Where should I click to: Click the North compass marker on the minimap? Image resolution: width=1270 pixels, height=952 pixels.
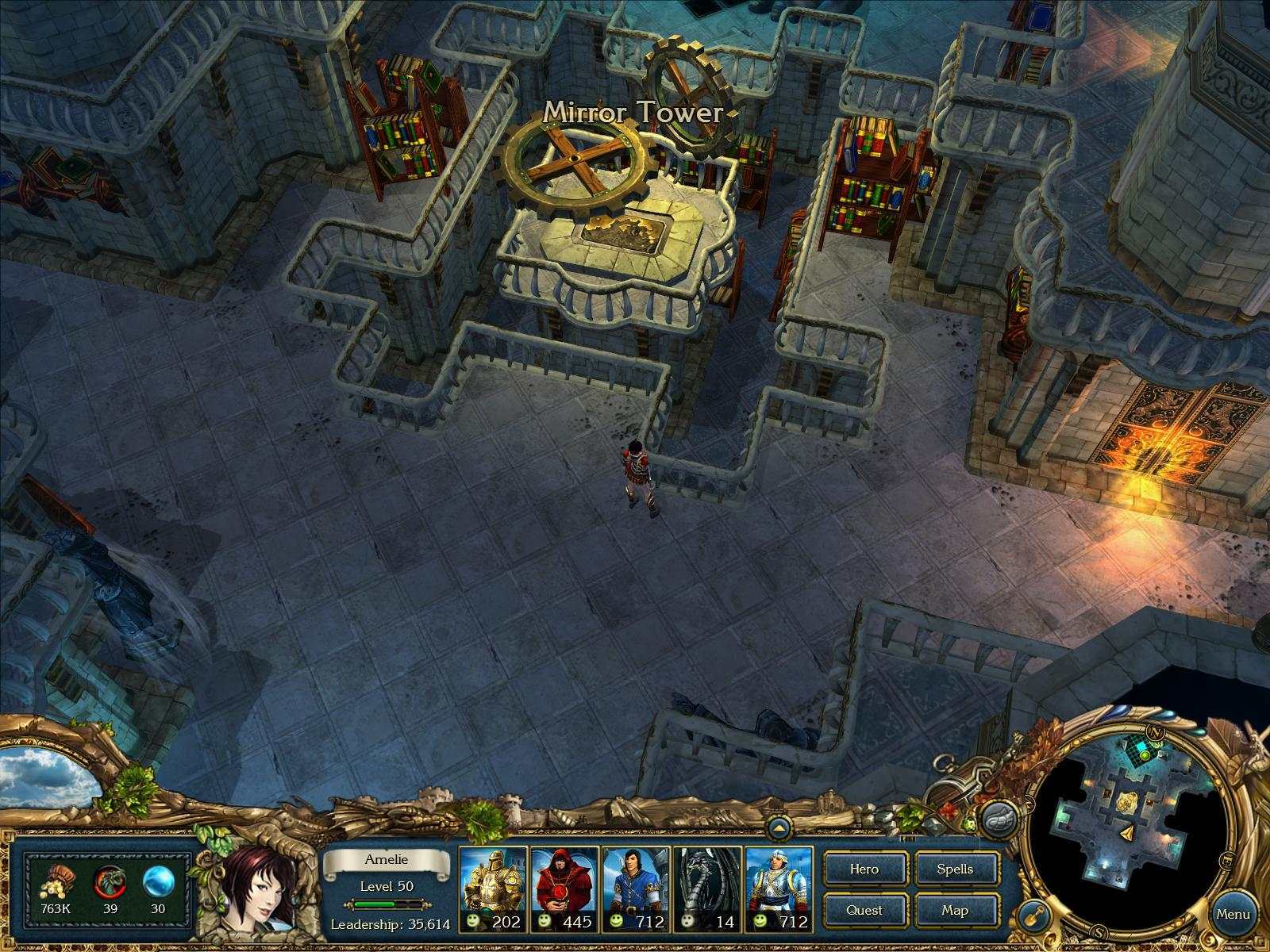pos(1156,732)
